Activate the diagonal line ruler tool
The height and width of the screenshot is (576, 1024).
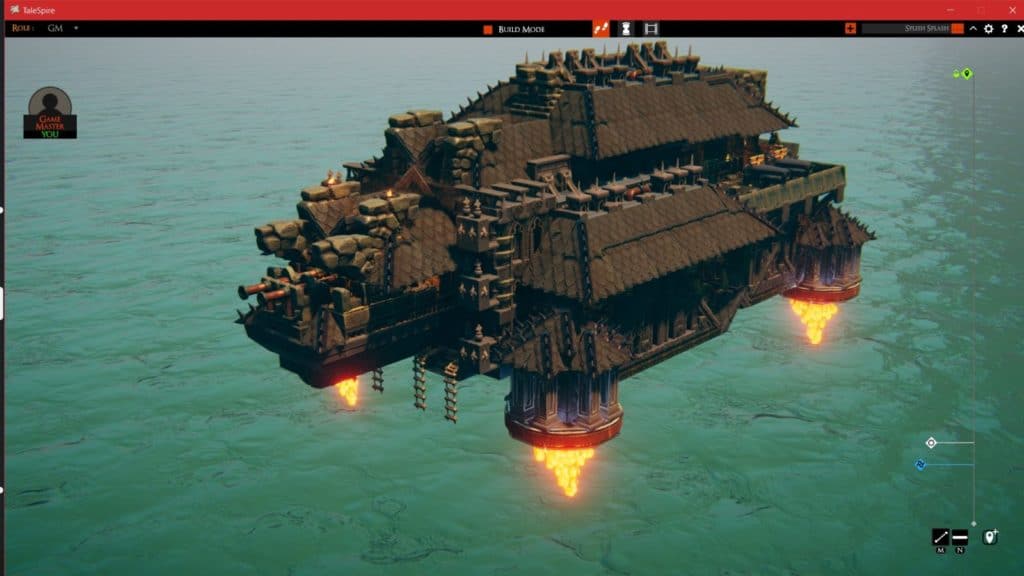coord(940,537)
